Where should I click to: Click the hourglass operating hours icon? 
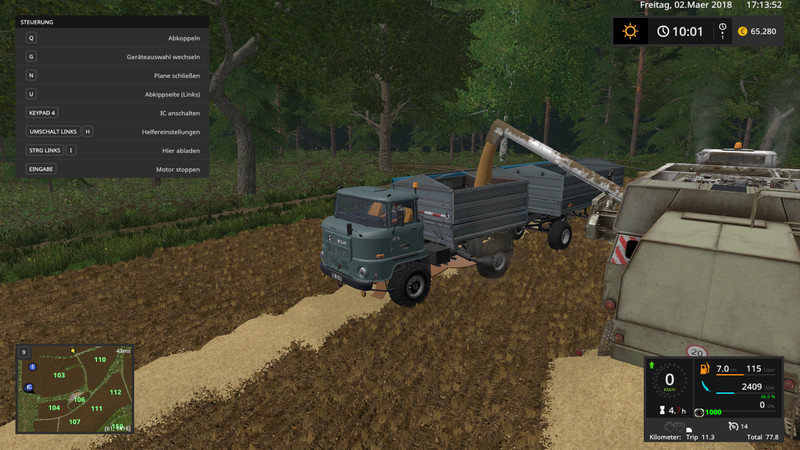(x=661, y=411)
